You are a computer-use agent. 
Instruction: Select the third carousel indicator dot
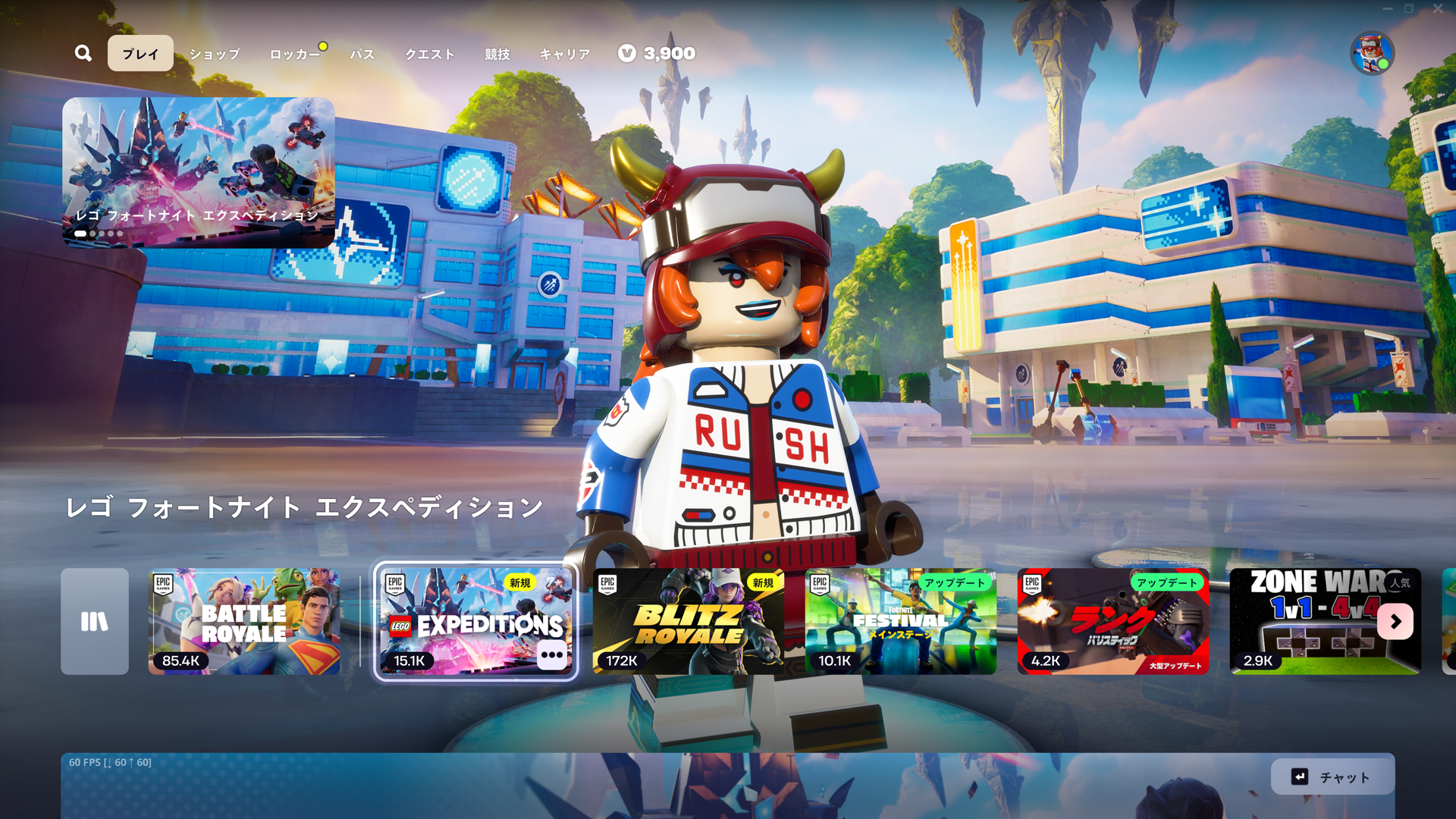click(x=102, y=234)
